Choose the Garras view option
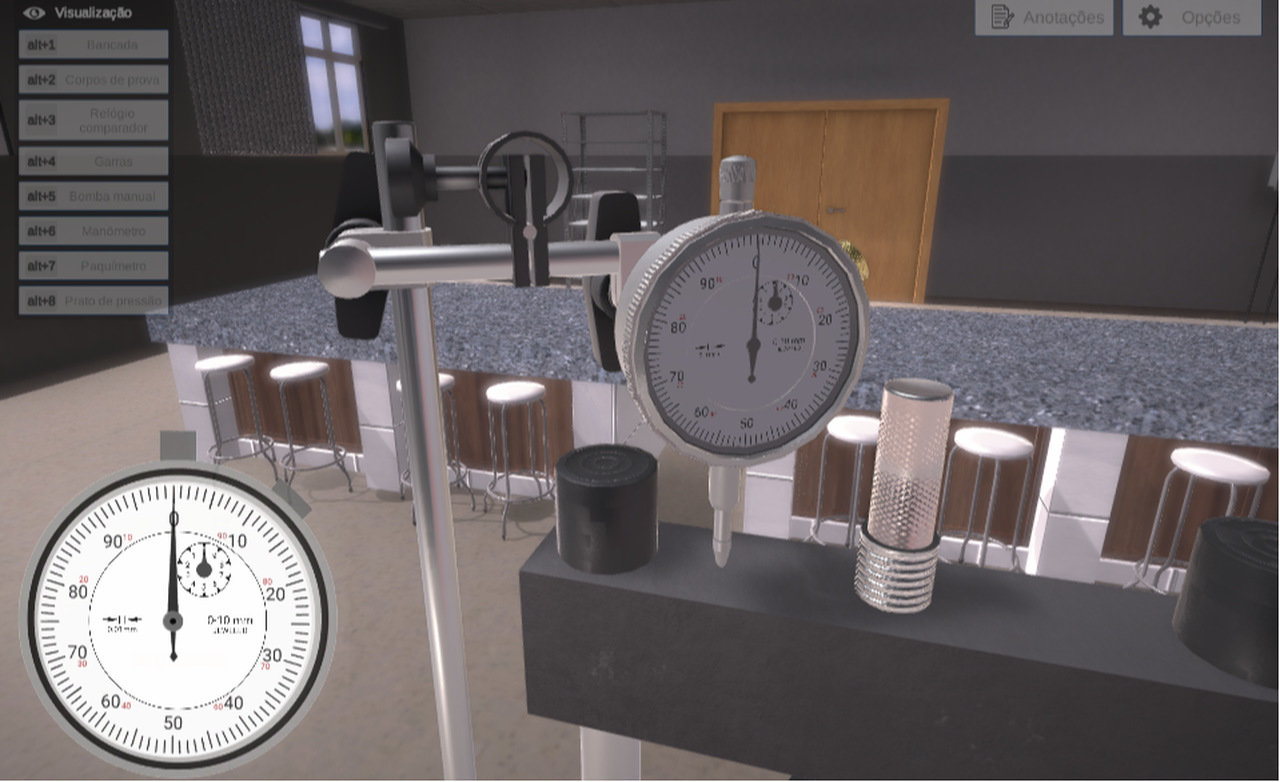1280x782 pixels. (93, 161)
